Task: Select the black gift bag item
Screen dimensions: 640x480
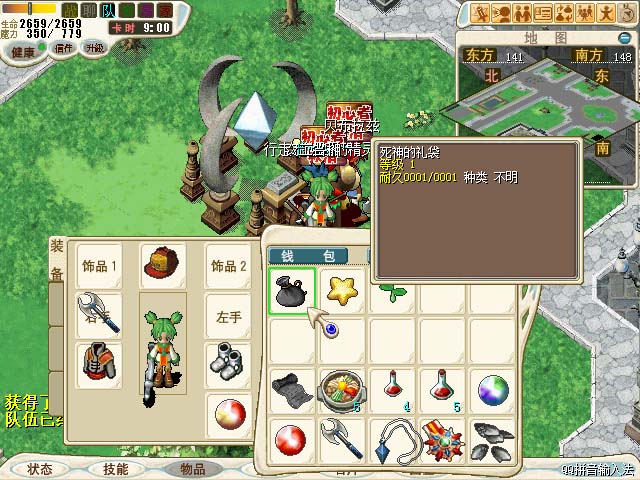Action: pyautogui.click(x=292, y=291)
